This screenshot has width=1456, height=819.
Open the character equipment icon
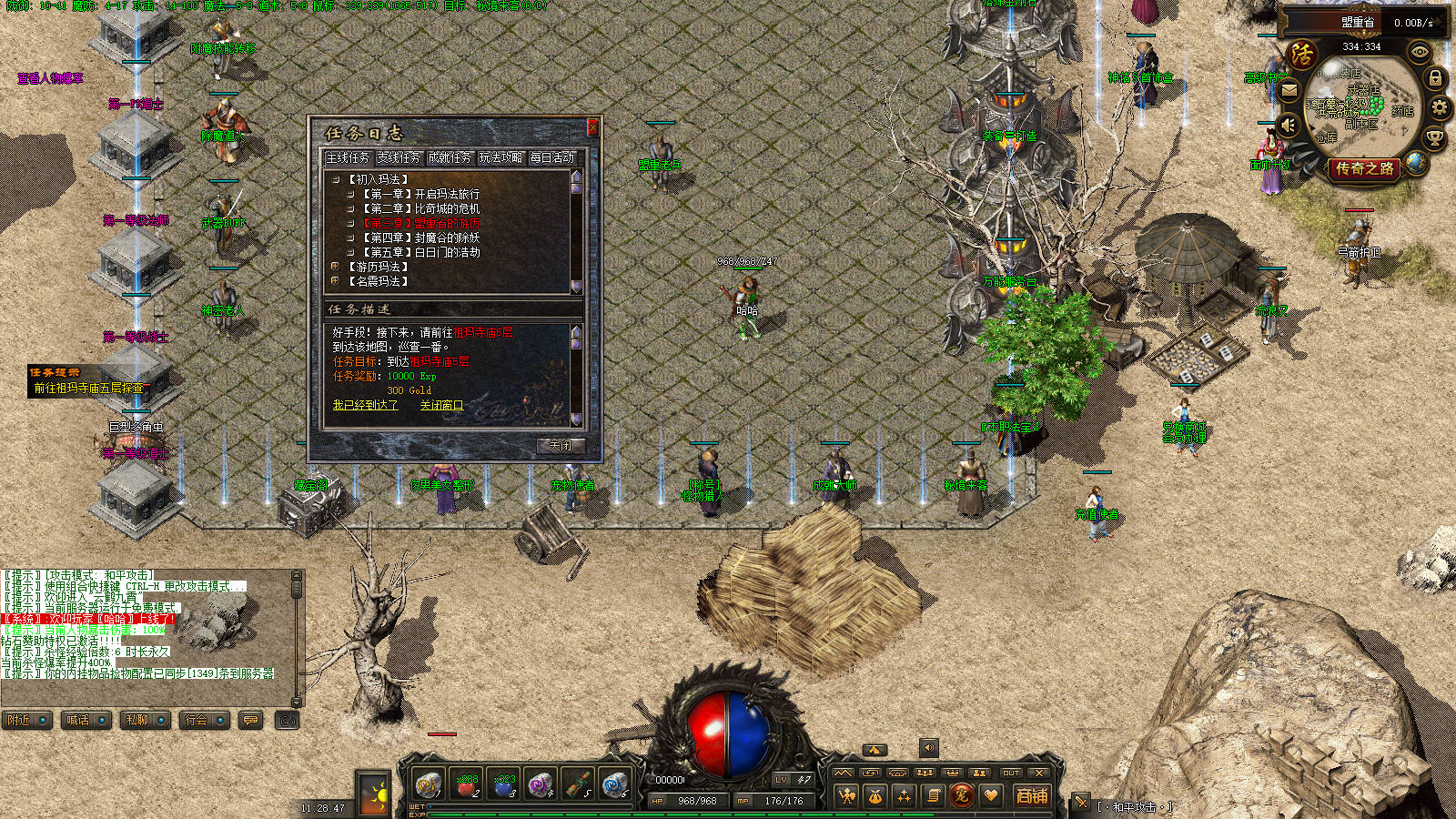(846, 796)
